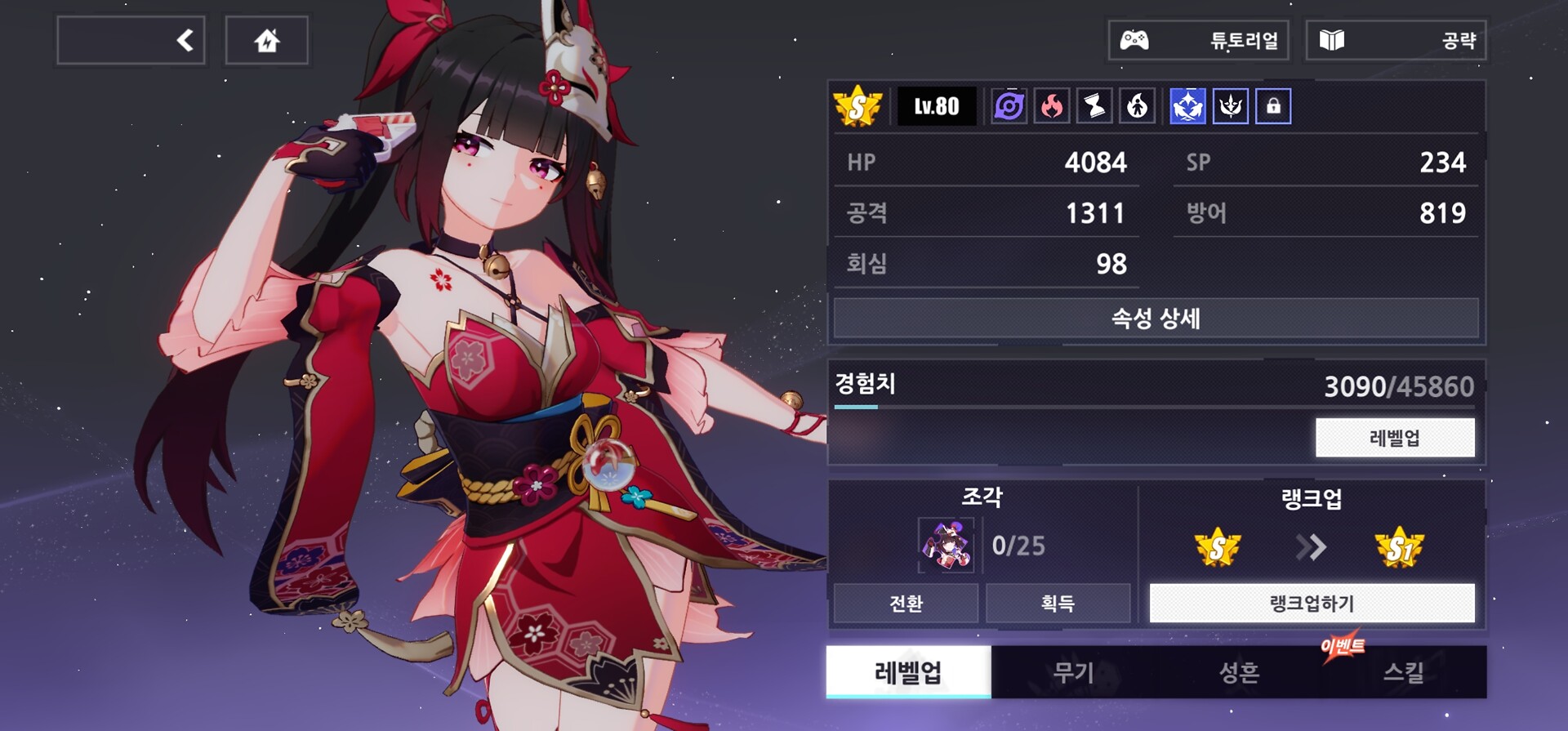Click the 획득 fragment obtain button
Screen dimensions: 1568x731
pos(1058,604)
